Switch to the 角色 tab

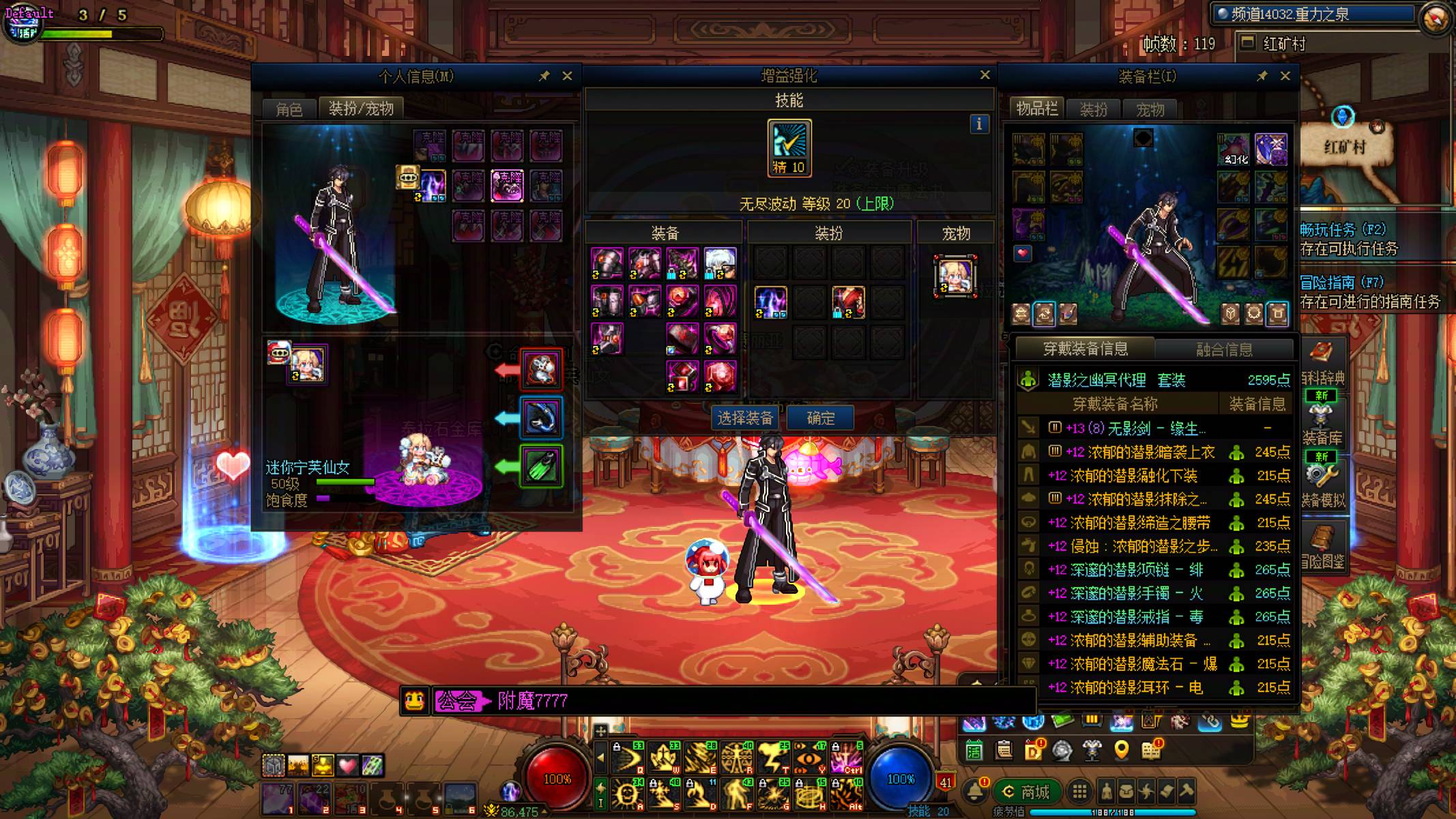coord(289,109)
